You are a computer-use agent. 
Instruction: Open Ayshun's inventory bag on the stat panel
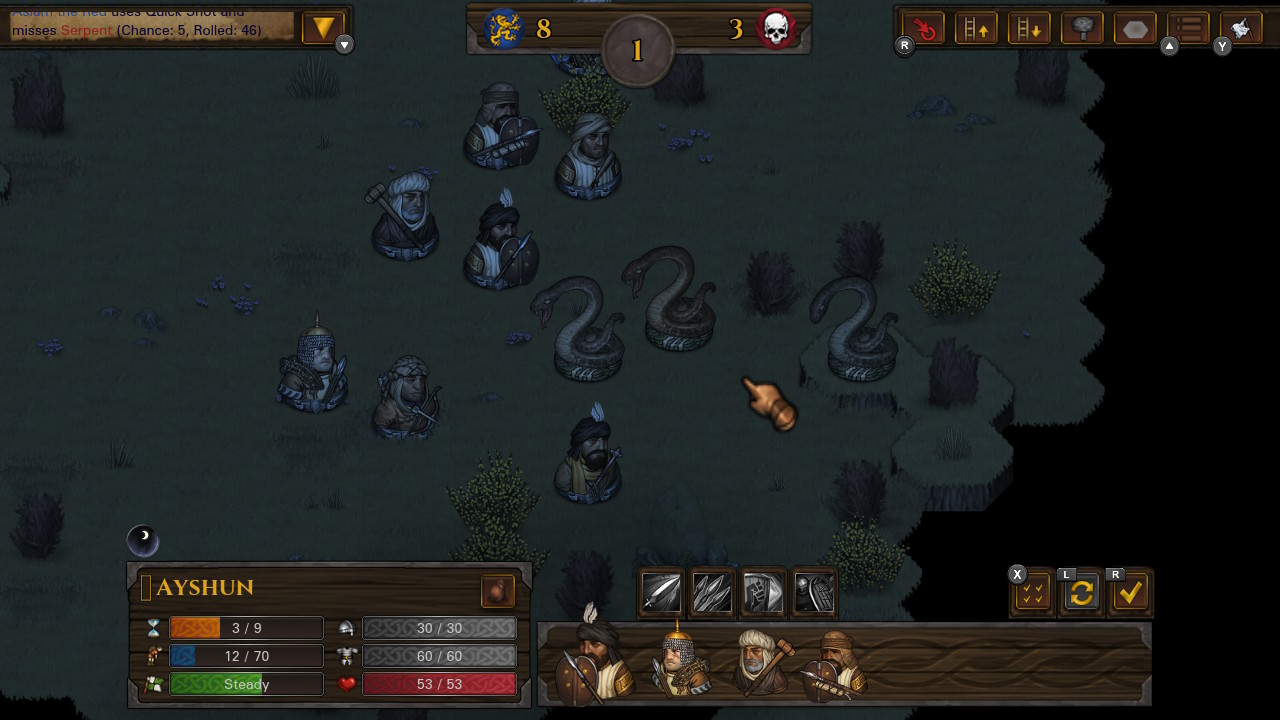pyautogui.click(x=498, y=591)
